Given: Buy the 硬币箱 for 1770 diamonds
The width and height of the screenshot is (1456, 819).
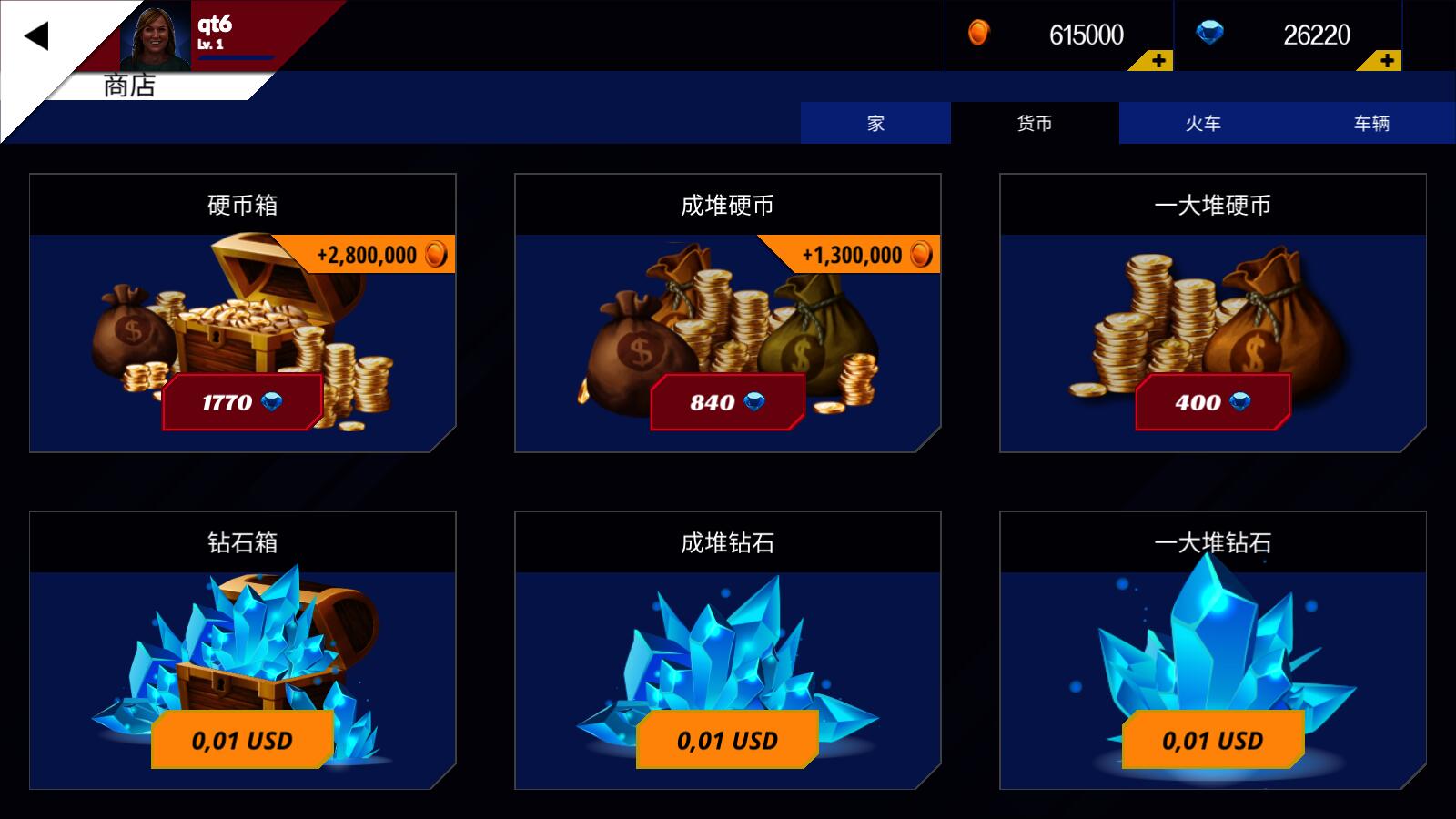Looking at the screenshot, I should (242, 401).
